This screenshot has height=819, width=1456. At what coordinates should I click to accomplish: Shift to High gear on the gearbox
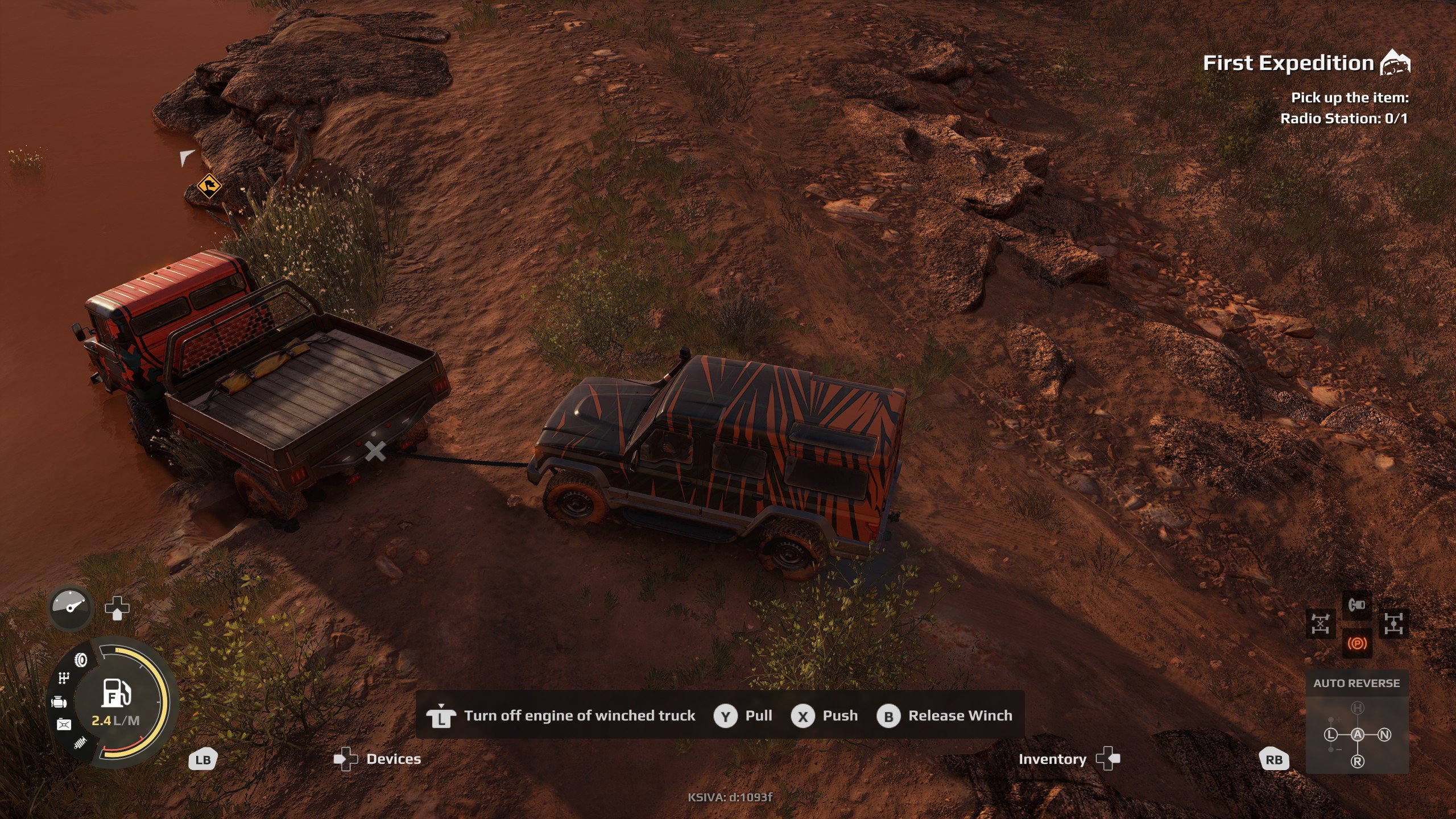coord(1357,708)
